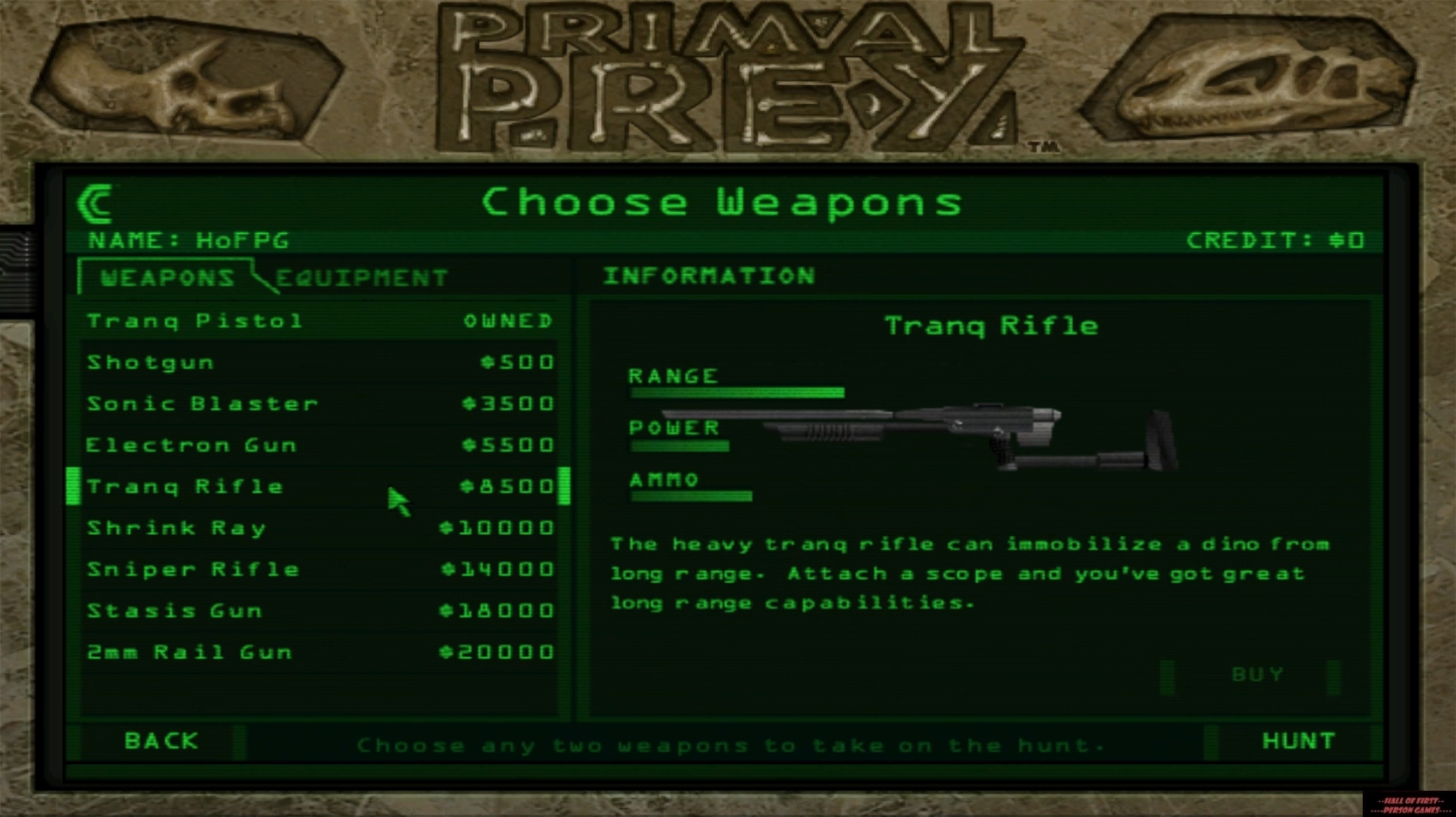
Task: Click the left selection marker beside Tranq Rifle
Action: click(73, 486)
